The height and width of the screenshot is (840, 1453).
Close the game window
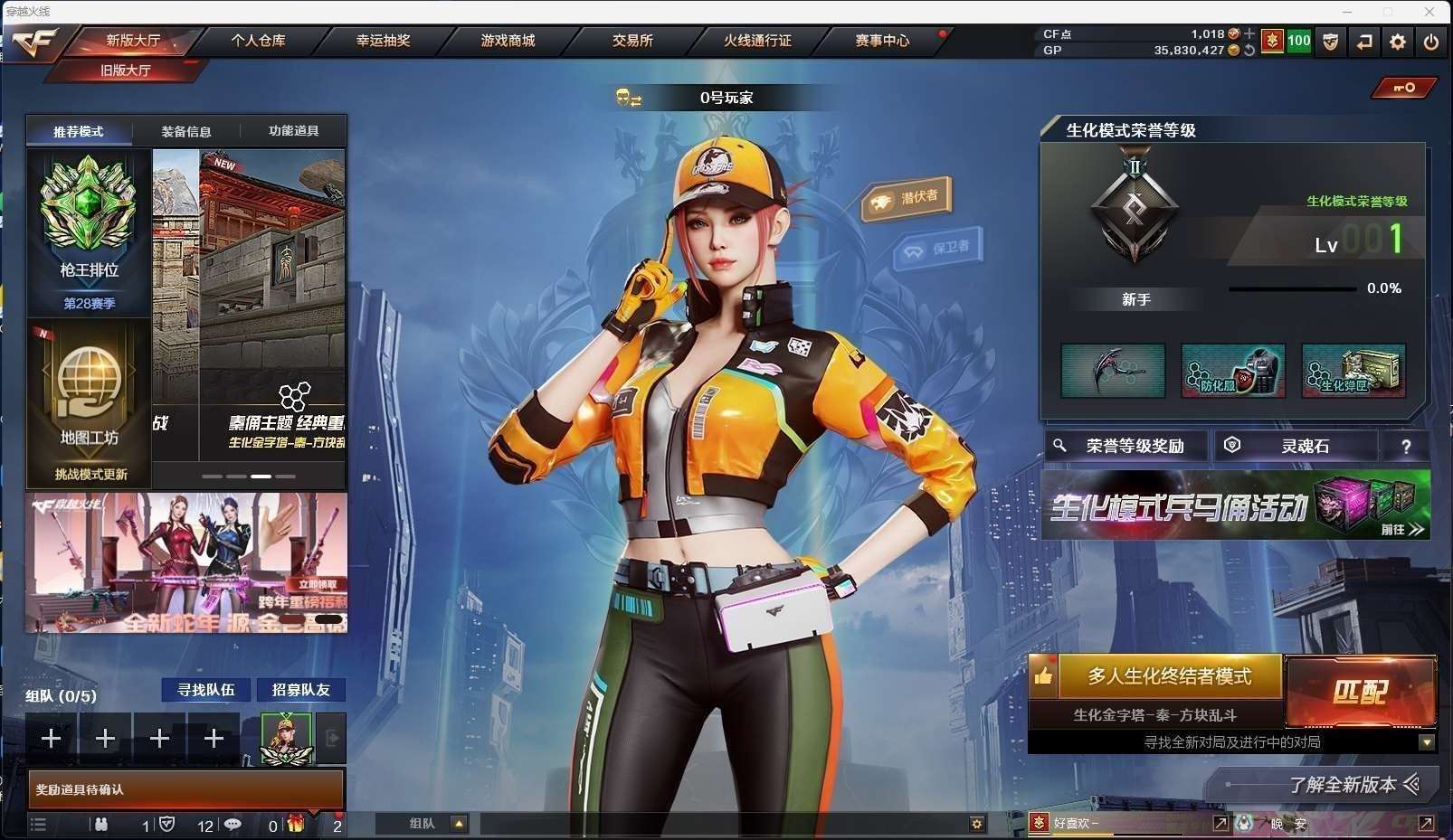coord(1429,12)
